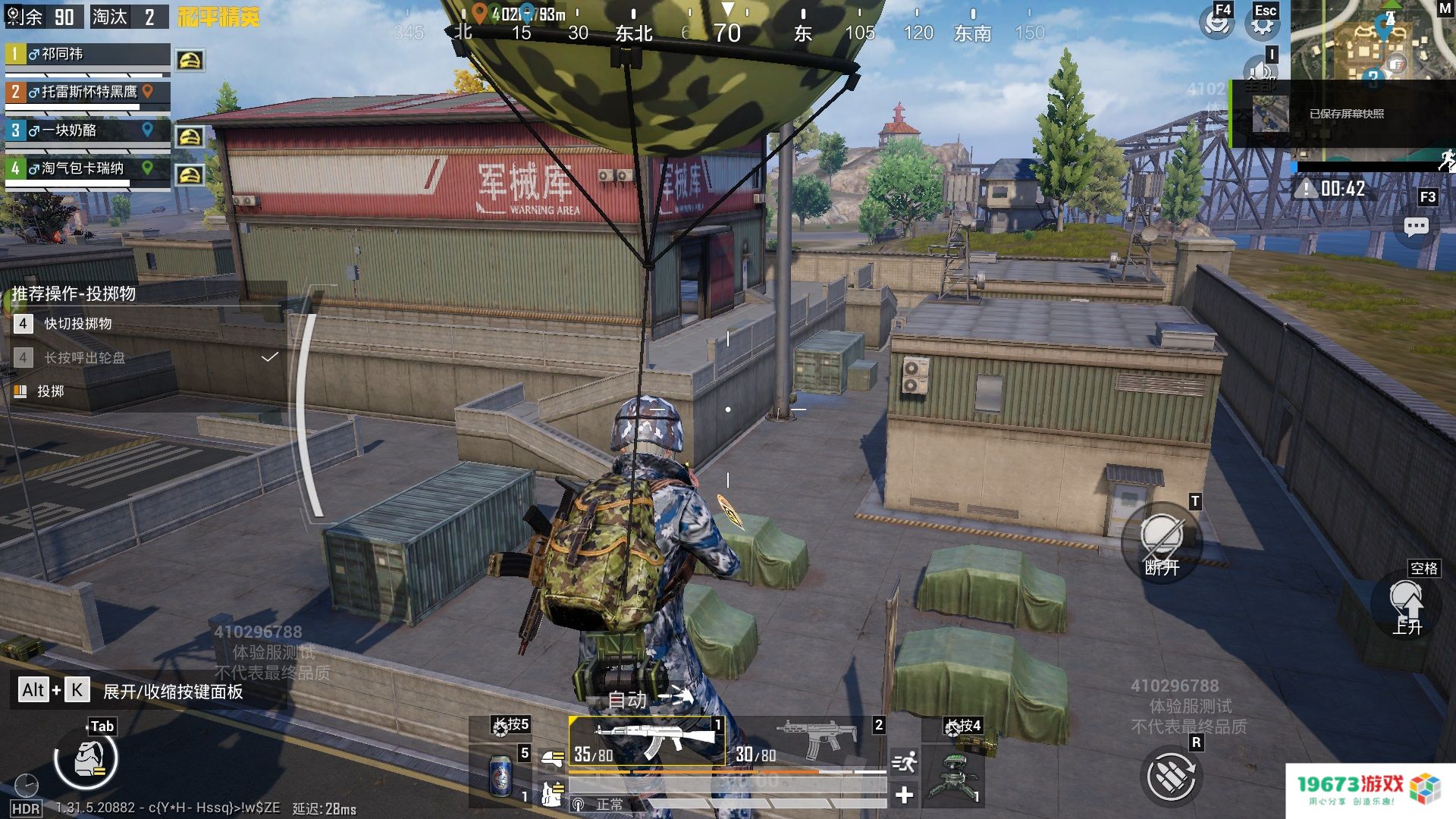Select teammate 淘气包卡瑞纳 in squad list
The width and height of the screenshot is (1456, 819).
pyautogui.click(x=87, y=168)
